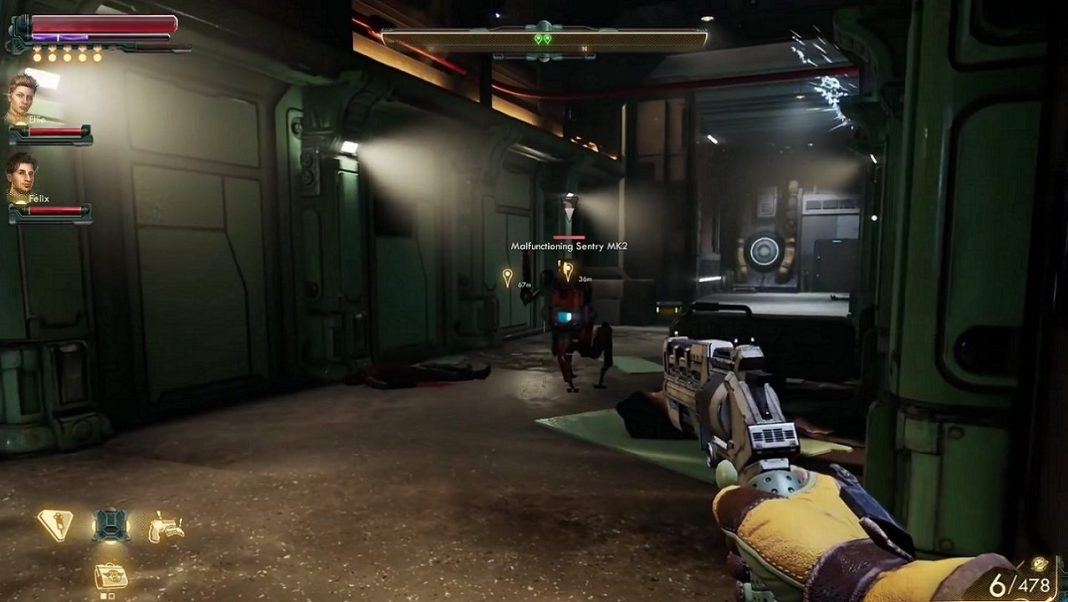Click the glowing teal D-pad selector
The image size is (1068, 602).
pos(110,524)
